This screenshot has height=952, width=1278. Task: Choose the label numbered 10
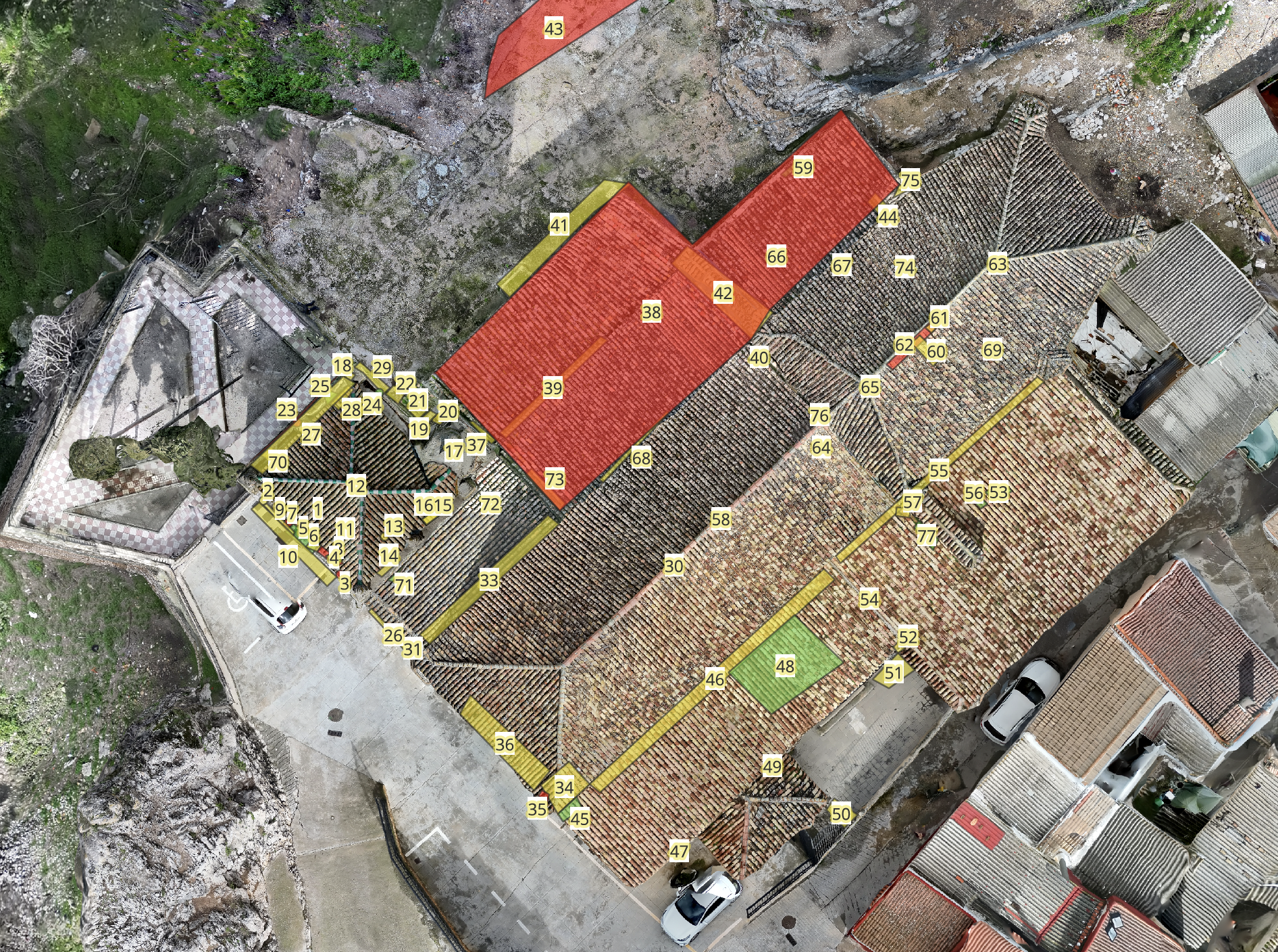(x=288, y=557)
